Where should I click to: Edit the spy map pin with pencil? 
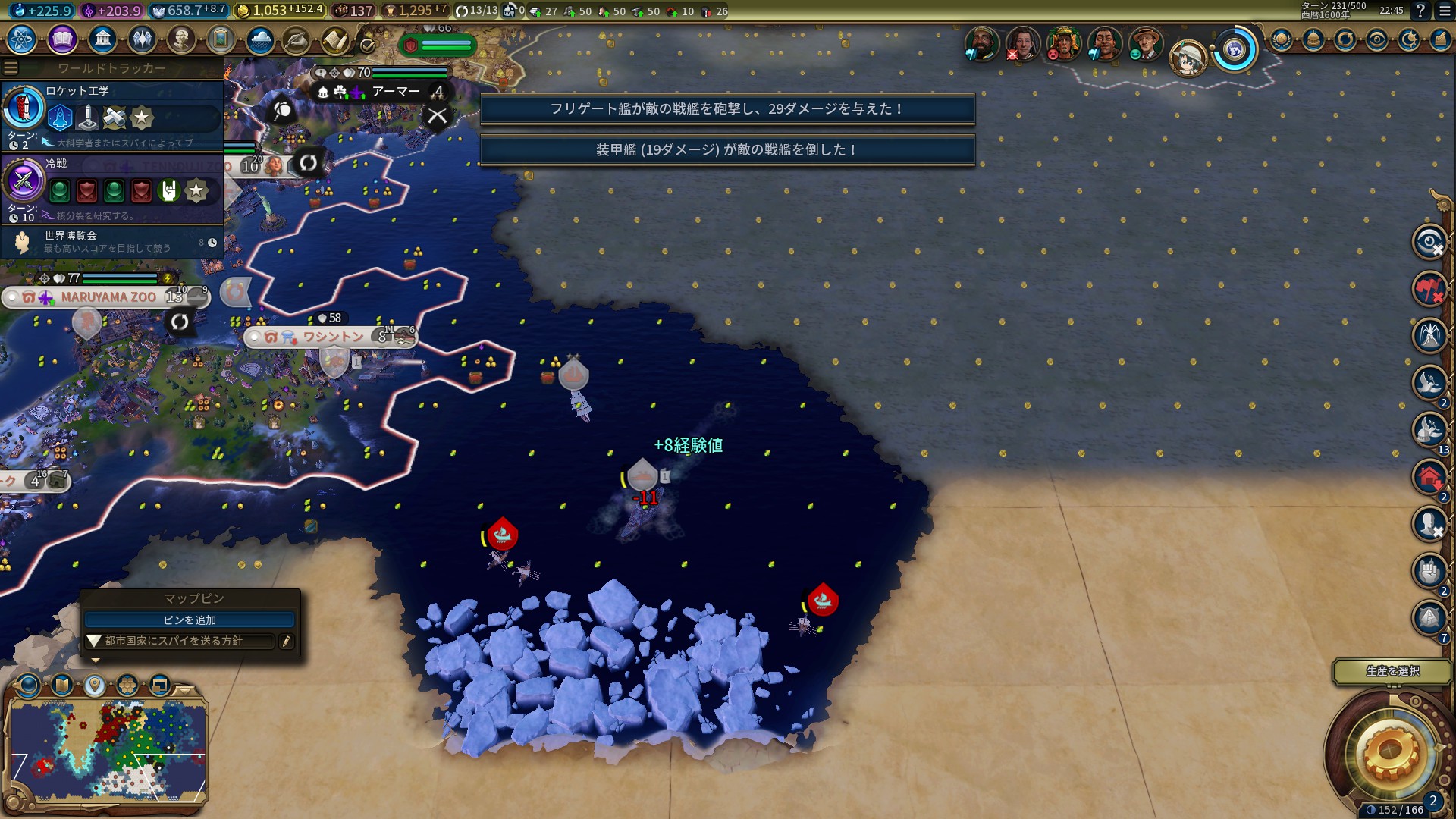click(286, 642)
